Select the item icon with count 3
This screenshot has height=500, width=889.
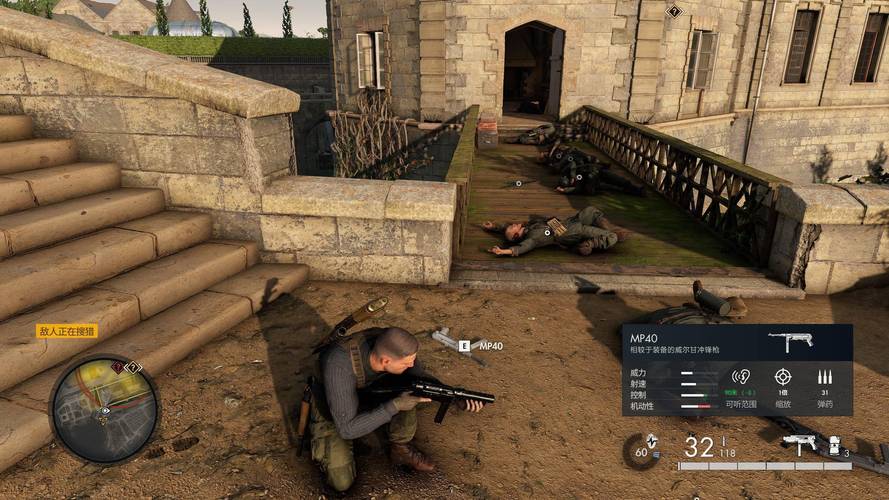pyautogui.click(x=837, y=445)
